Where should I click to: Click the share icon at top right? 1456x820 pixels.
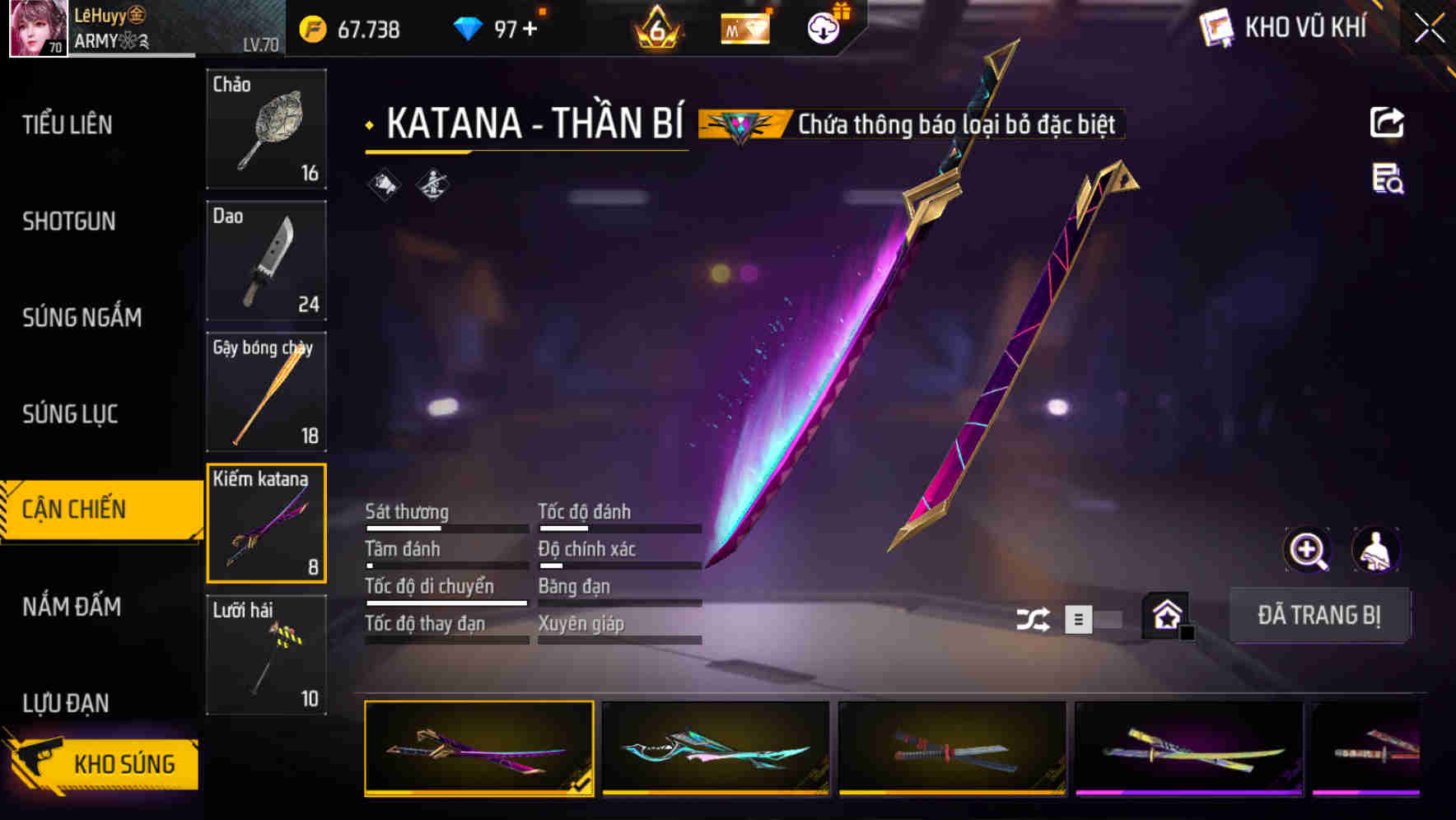pyautogui.click(x=1388, y=122)
